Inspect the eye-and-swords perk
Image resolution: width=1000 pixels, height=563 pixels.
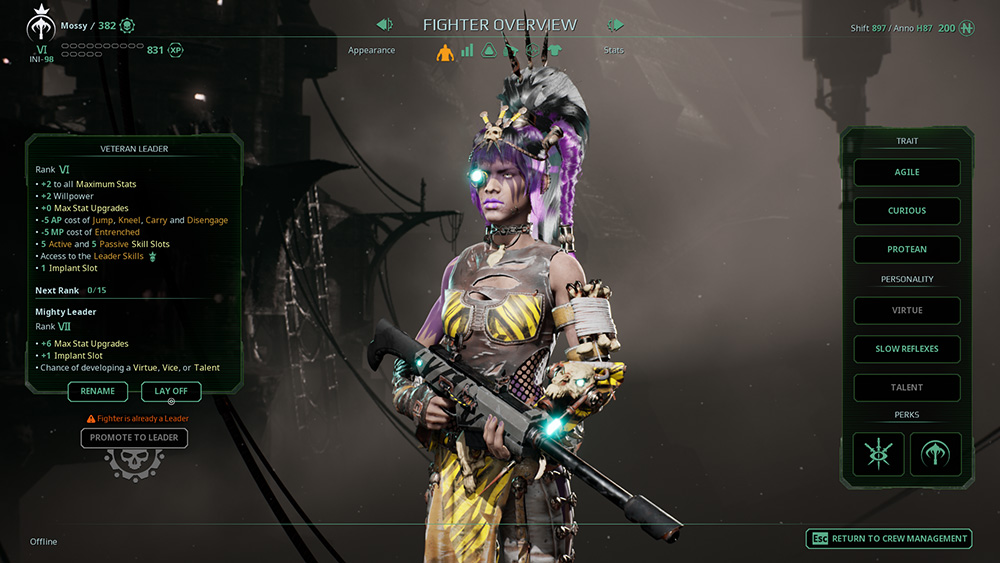[879, 454]
